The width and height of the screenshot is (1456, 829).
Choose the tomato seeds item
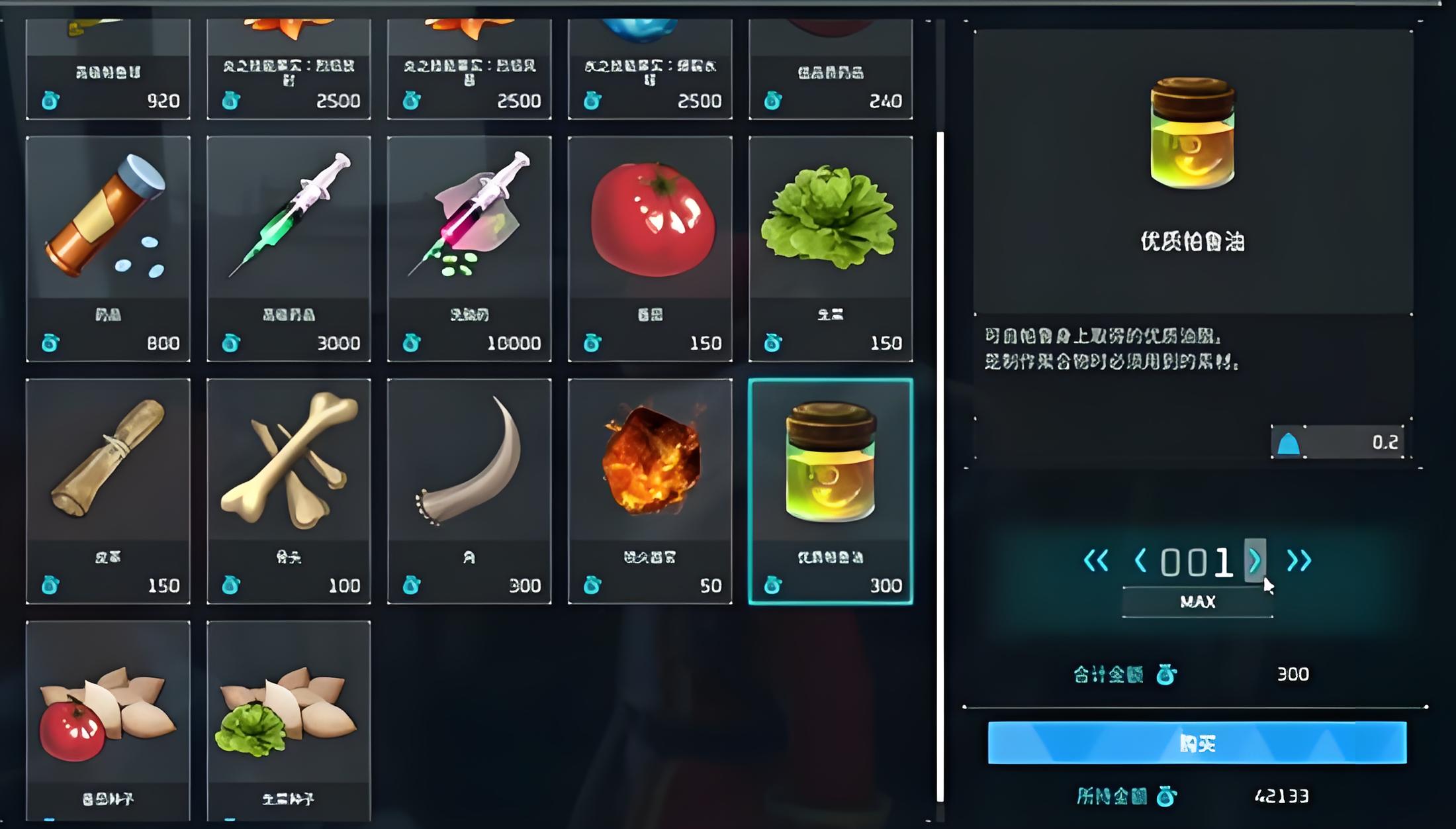[x=108, y=722]
